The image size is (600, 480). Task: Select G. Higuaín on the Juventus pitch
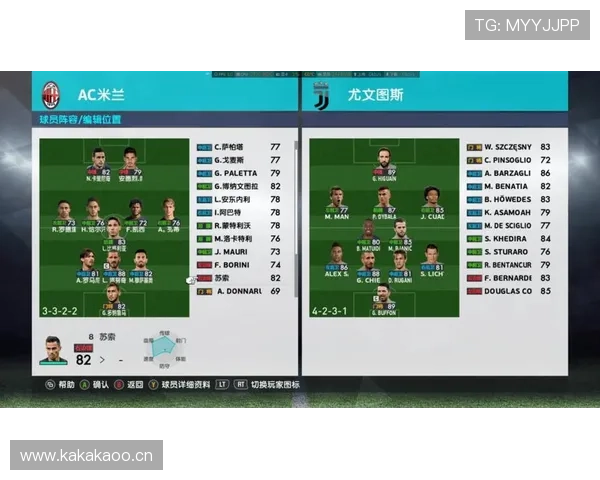pos(384,163)
